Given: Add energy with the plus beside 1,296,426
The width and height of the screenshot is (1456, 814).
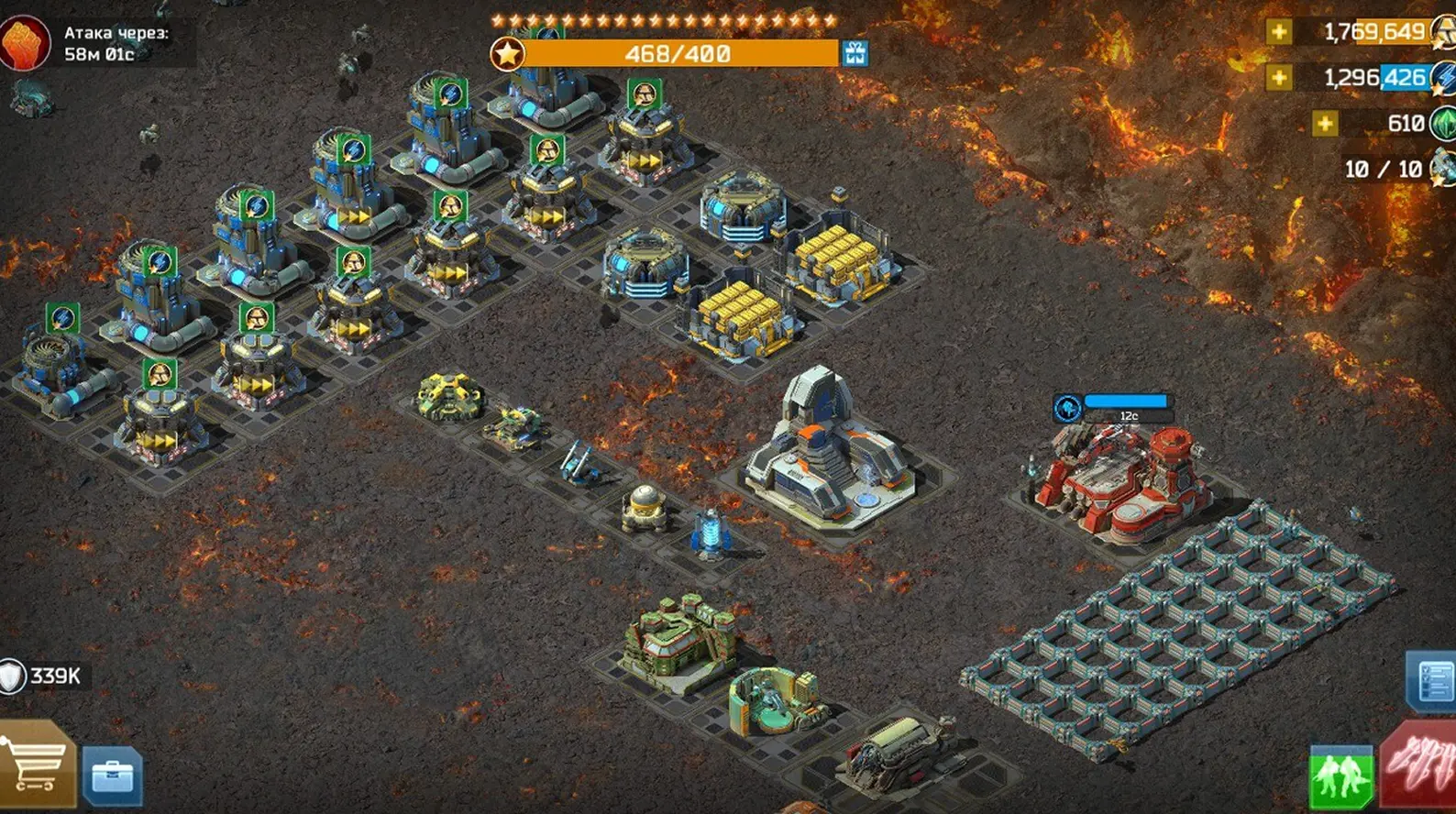Looking at the screenshot, I should (1278, 78).
